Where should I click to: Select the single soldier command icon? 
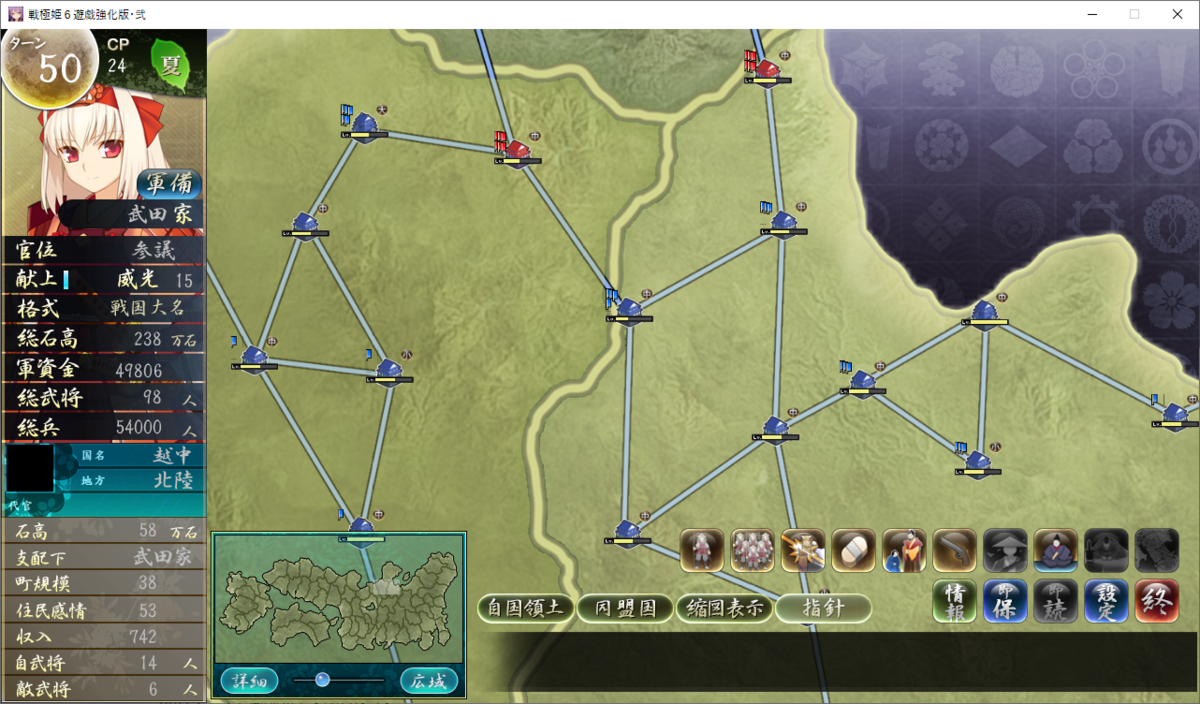coord(702,550)
